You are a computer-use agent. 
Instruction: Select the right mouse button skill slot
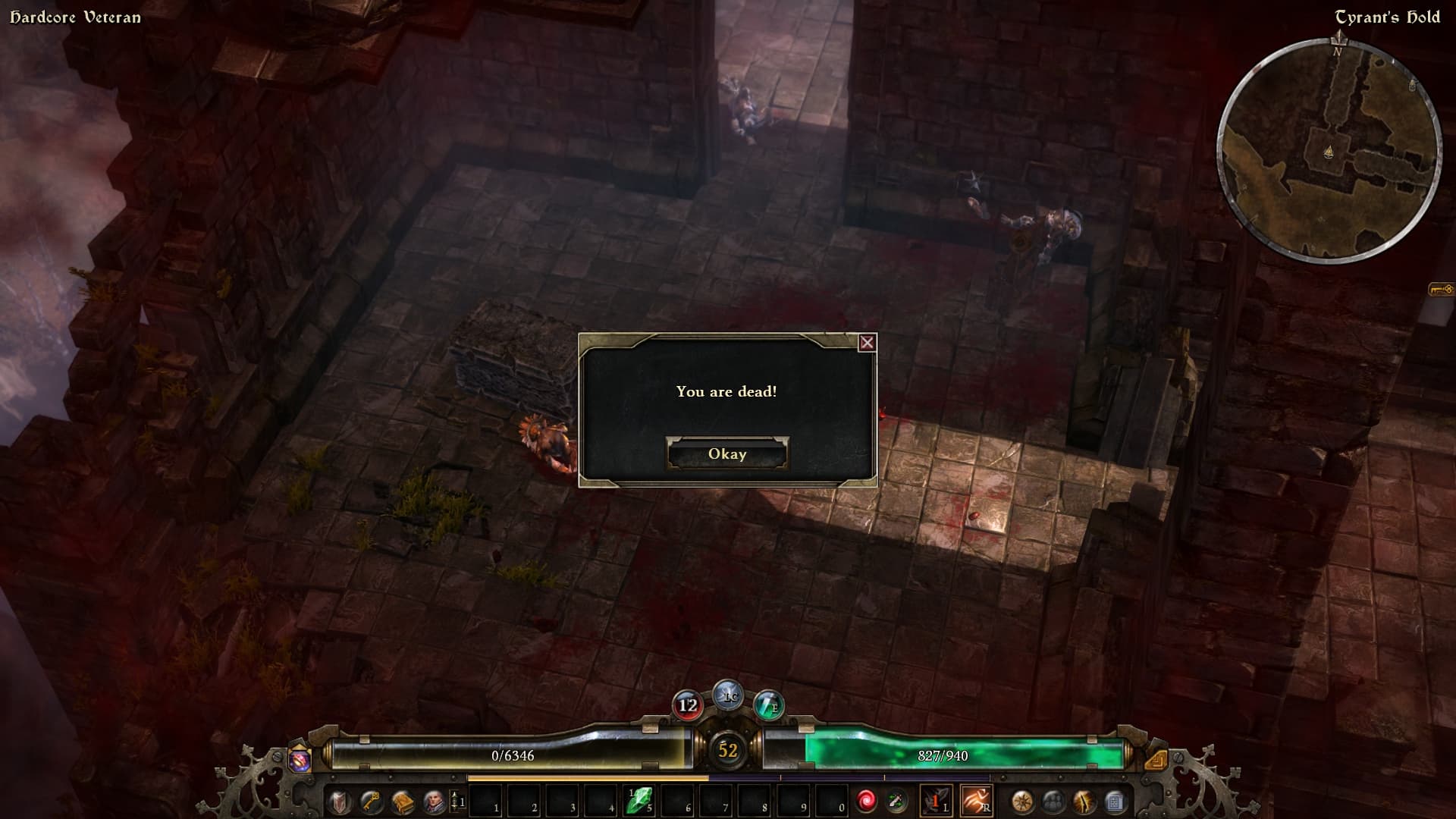(x=976, y=801)
